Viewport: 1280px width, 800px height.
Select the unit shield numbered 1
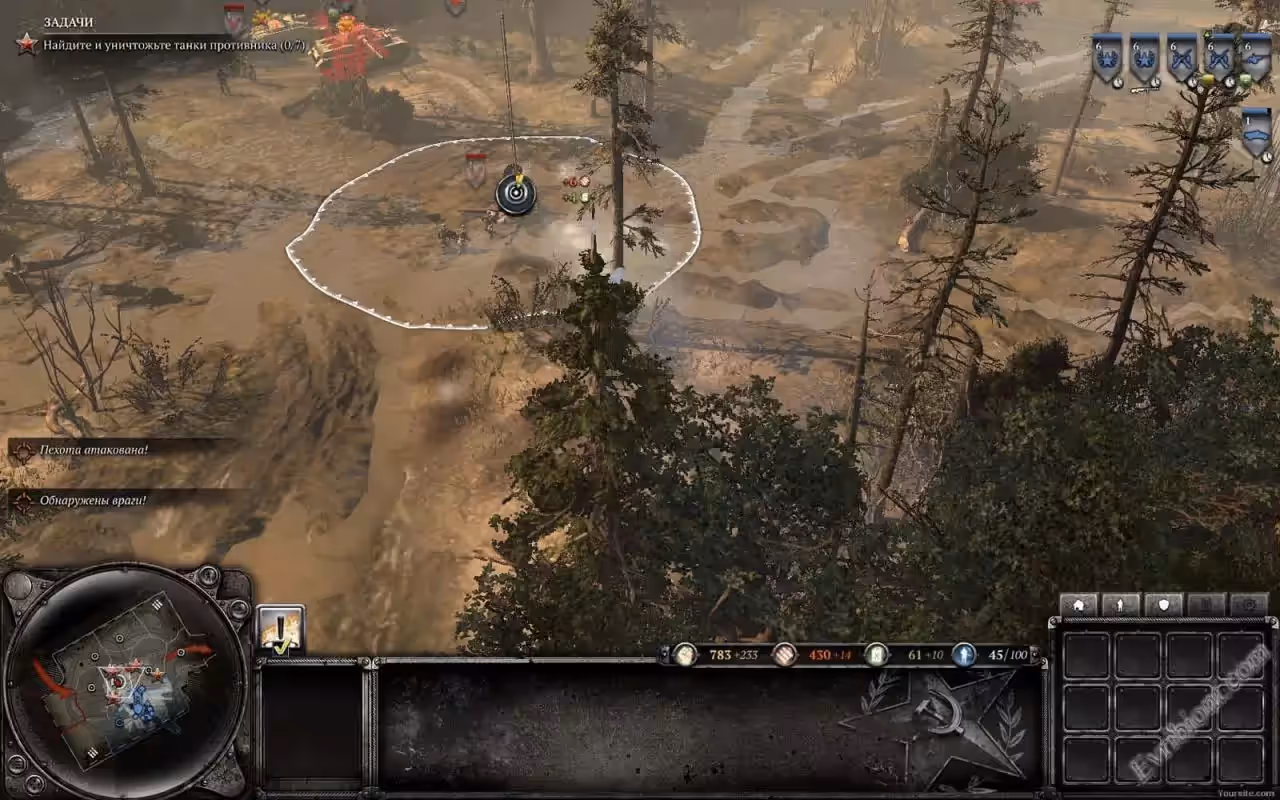point(1256,132)
